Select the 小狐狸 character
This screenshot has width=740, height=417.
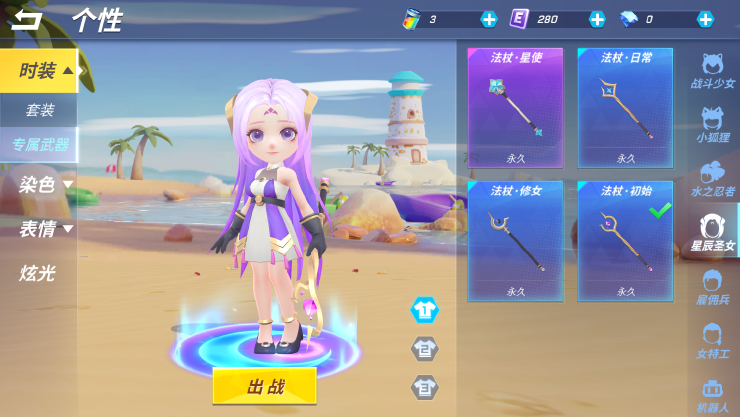[x=713, y=126]
